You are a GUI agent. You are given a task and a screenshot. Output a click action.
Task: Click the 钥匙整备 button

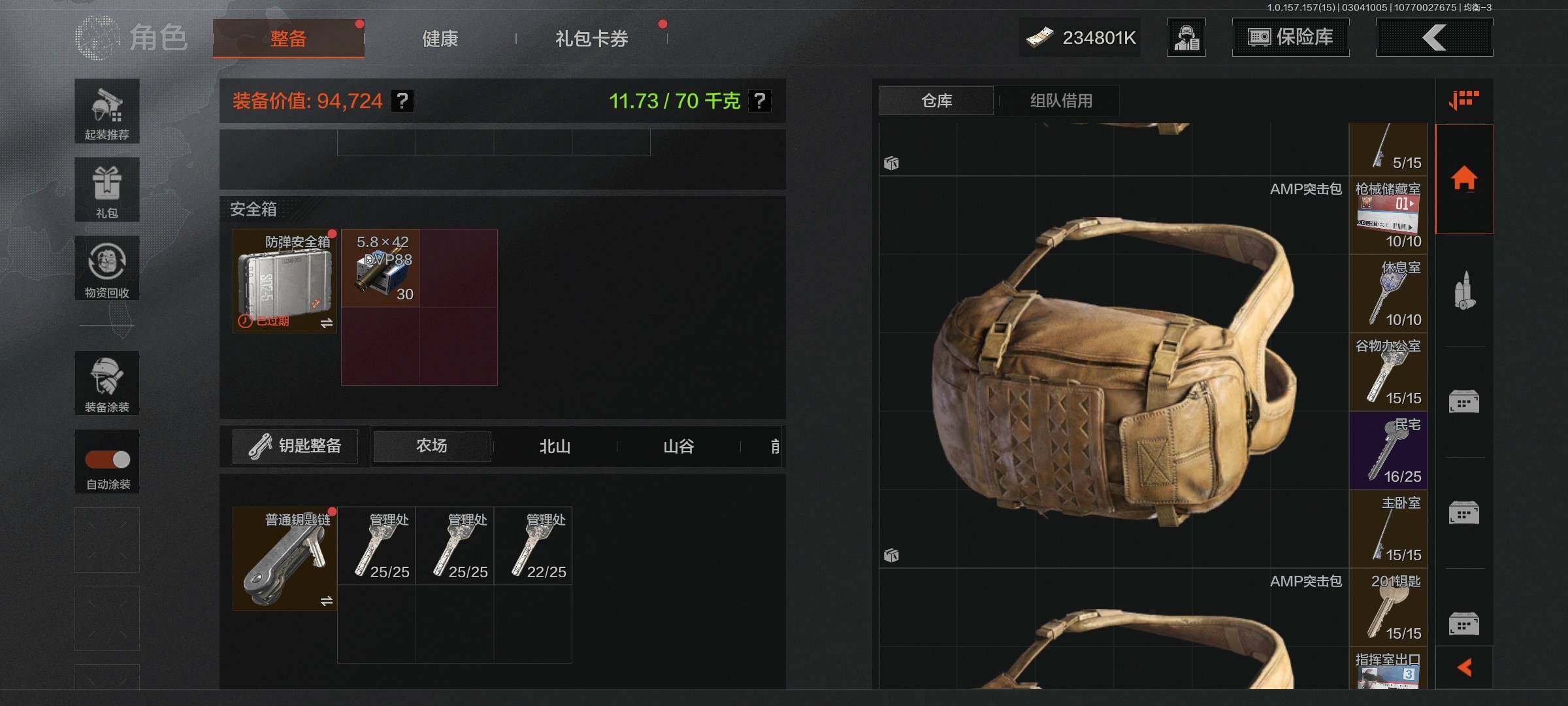point(295,446)
